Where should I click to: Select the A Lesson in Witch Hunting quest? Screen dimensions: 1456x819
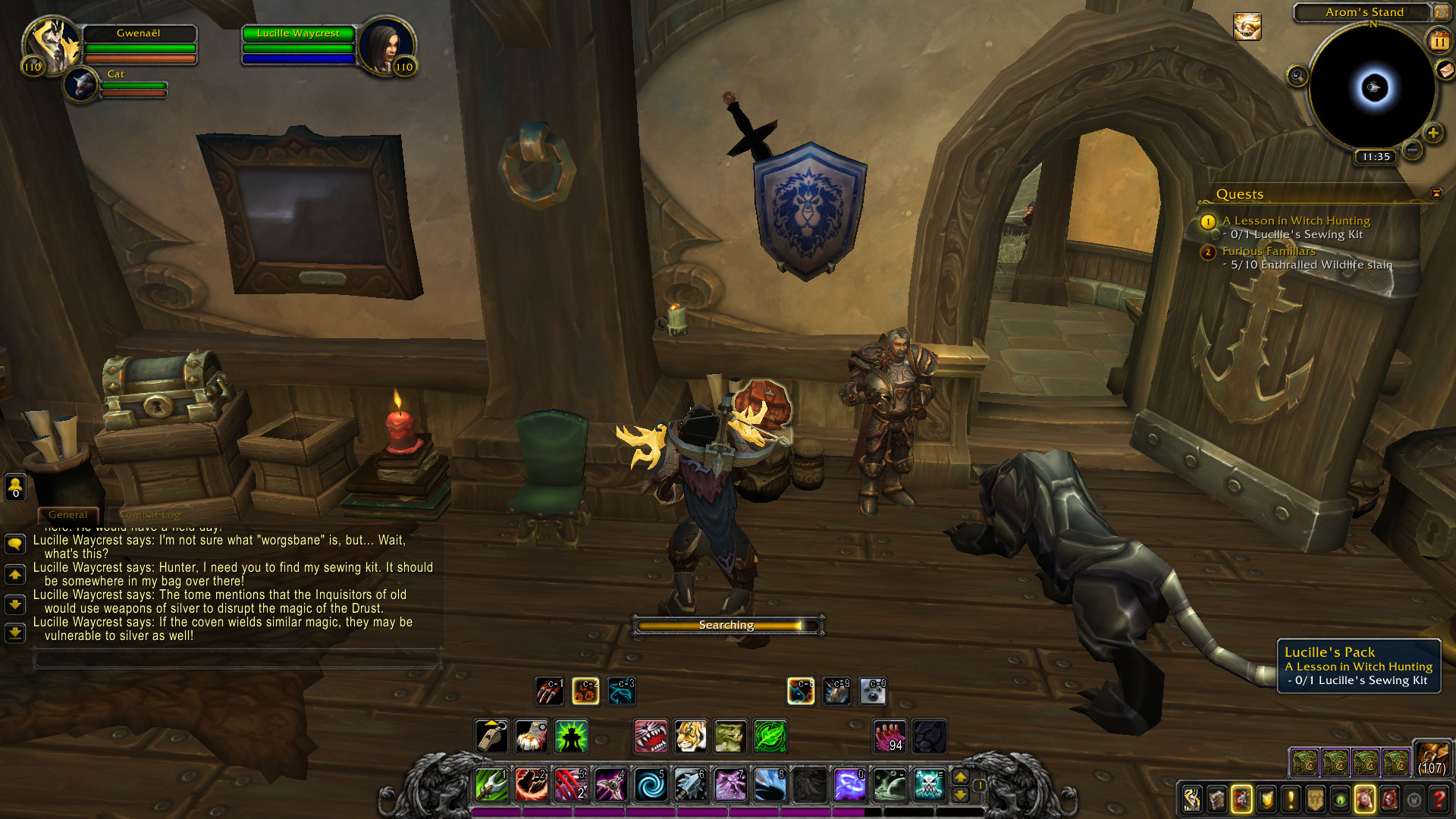coord(1296,221)
